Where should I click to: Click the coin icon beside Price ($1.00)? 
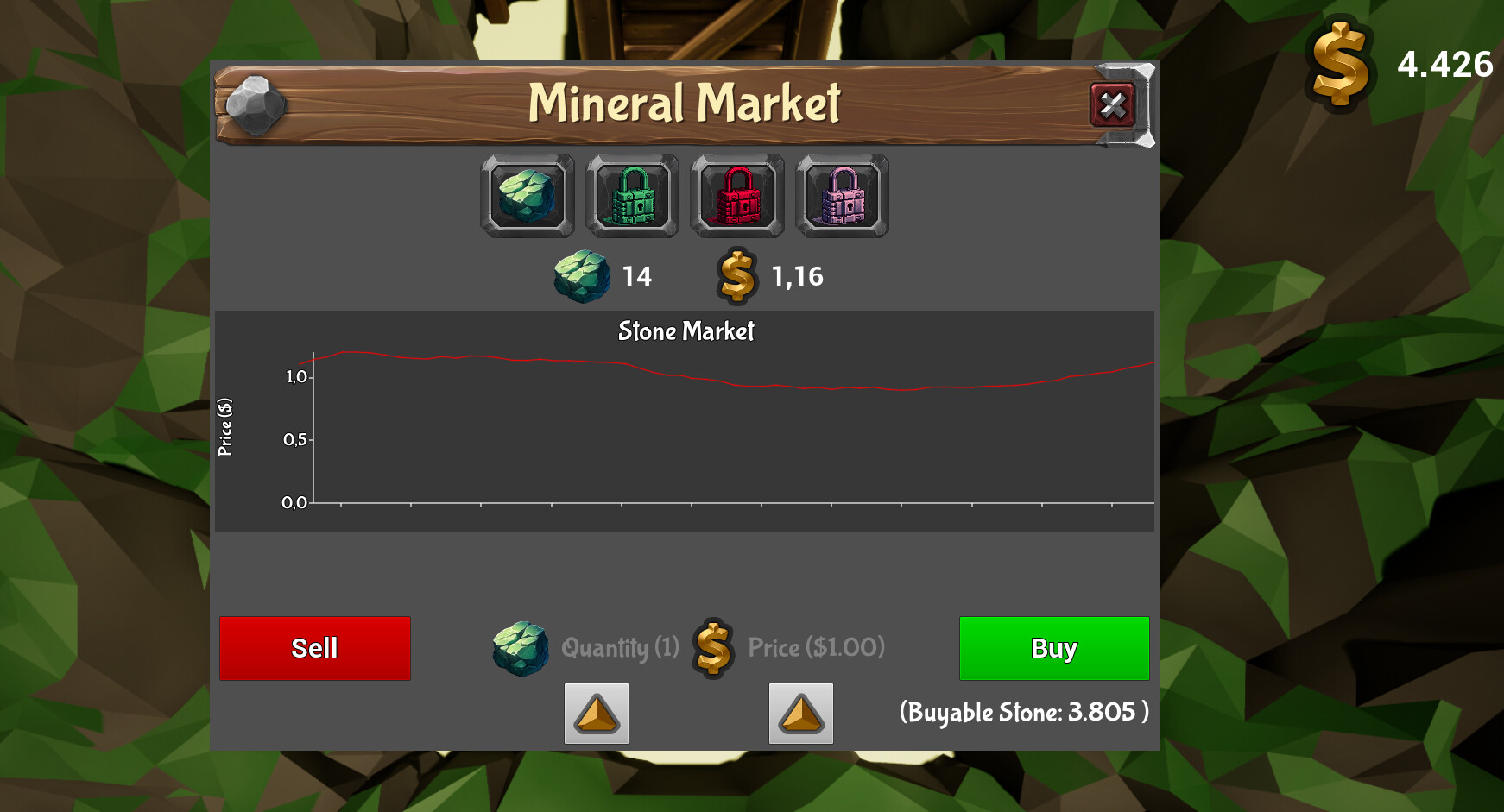click(711, 648)
